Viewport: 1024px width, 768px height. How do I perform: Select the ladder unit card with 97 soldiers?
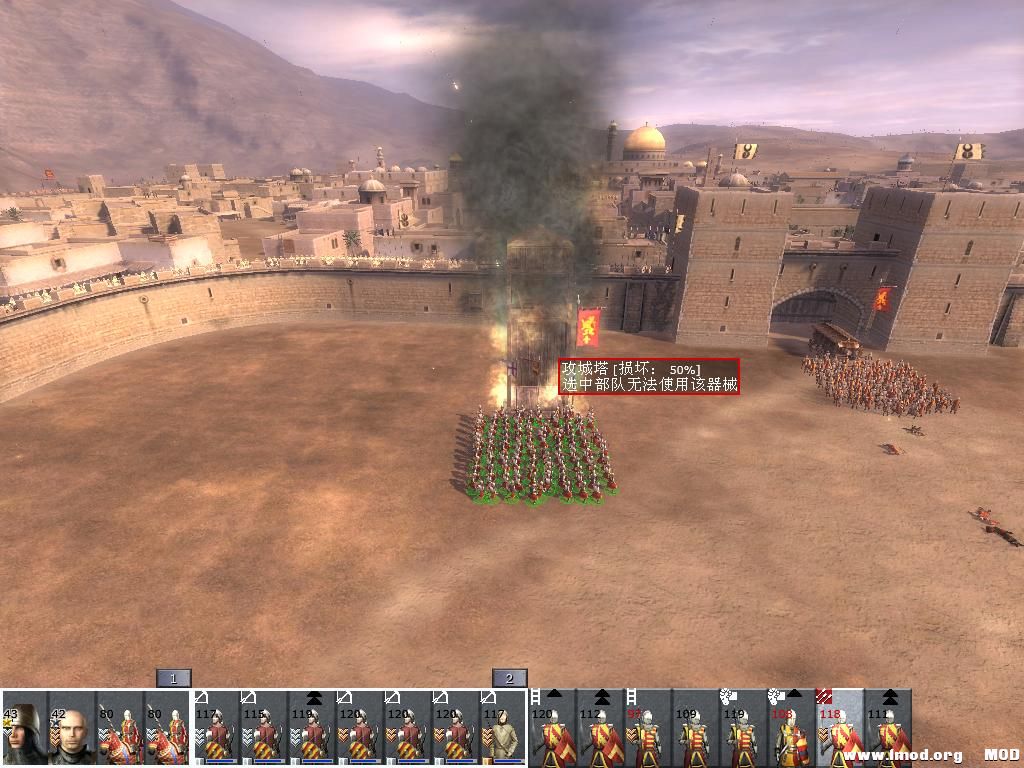click(648, 728)
